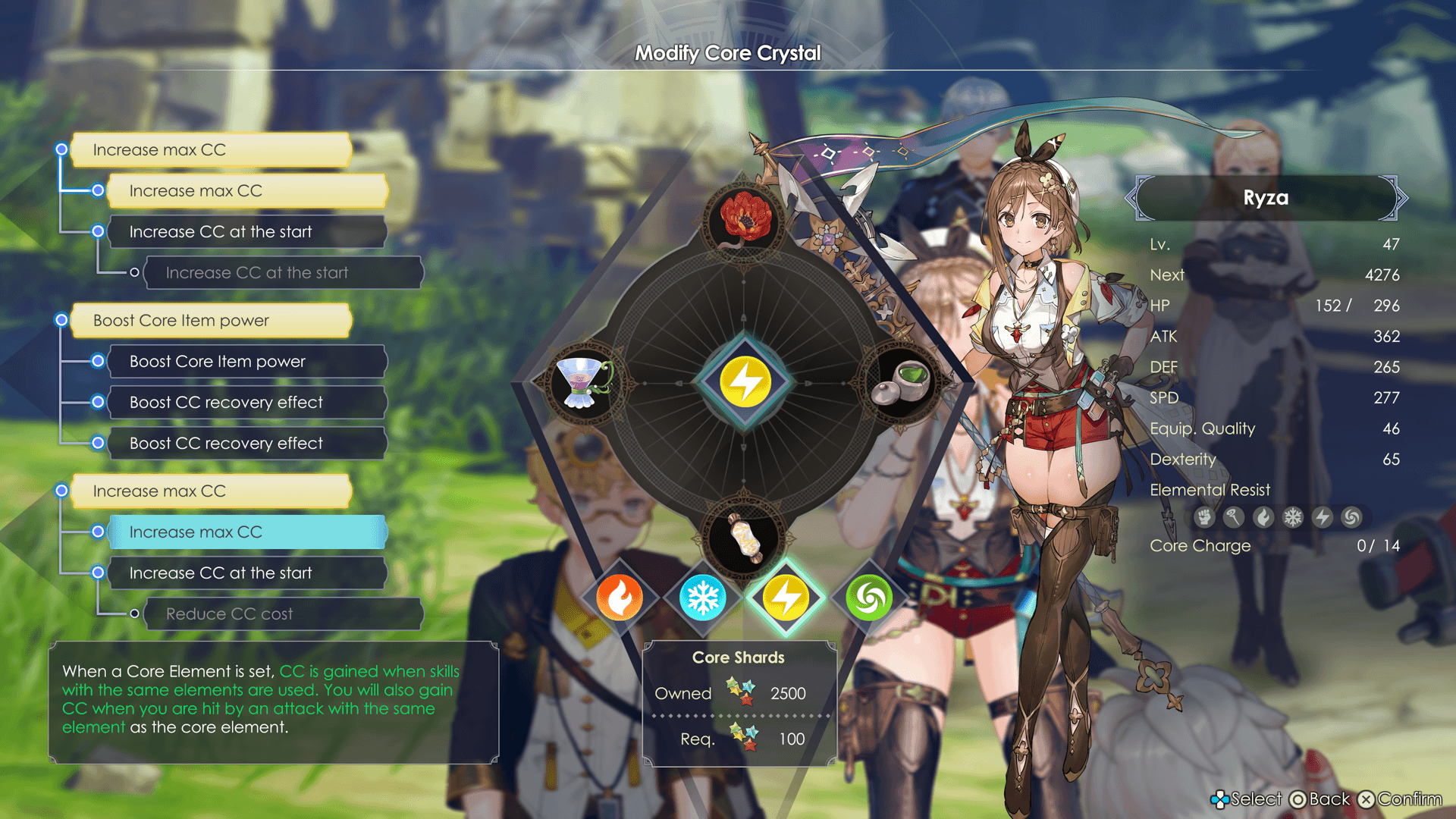Click the central lightning core crystal
This screenshot has height=819, width=1456.
(x=745, y=381)
